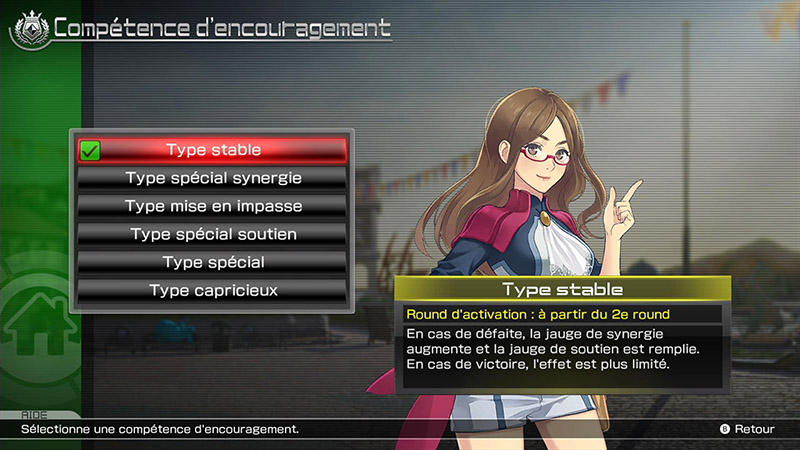The width and height of the screenshot is (800, 450).
Task: Select Type capricieux
Action: point(213,290)
